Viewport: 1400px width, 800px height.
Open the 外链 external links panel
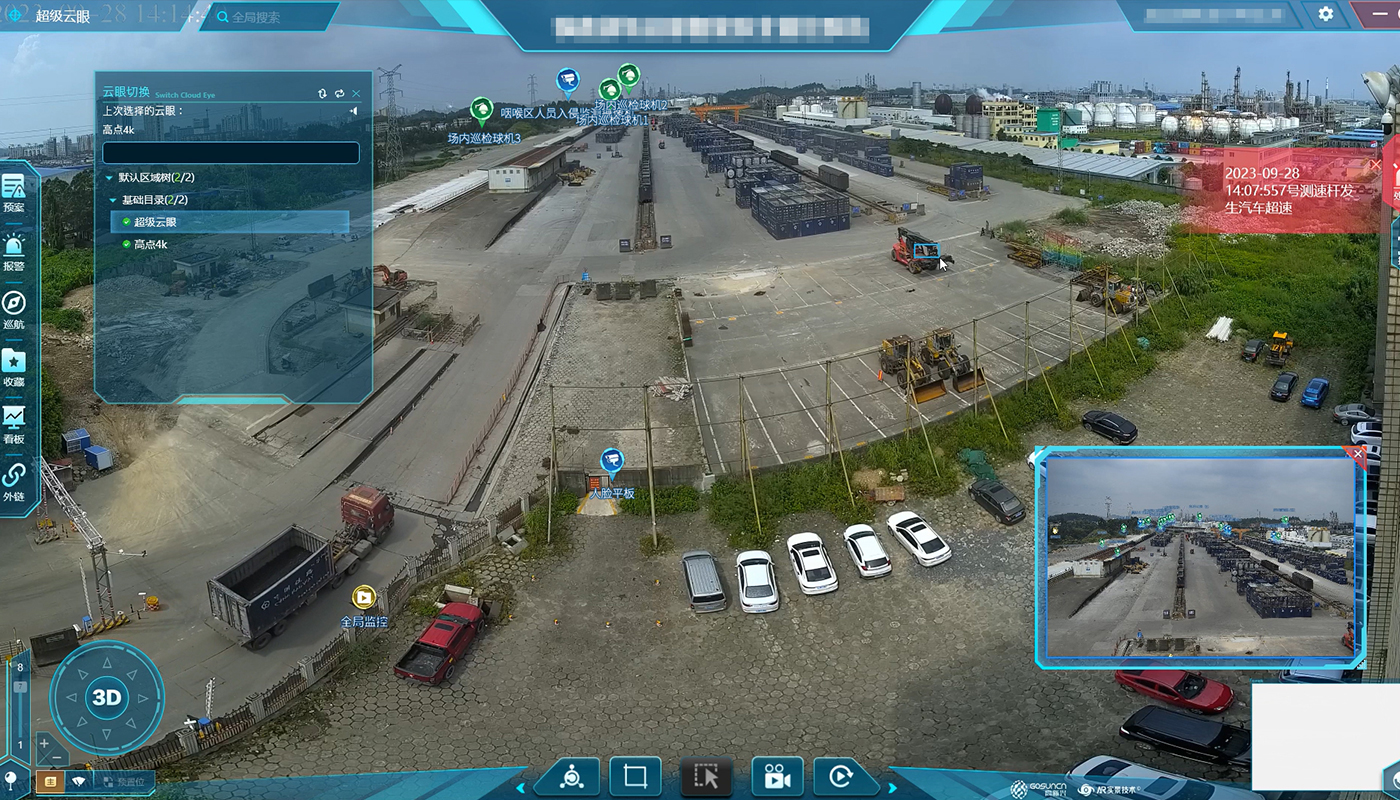(x=14, y=482)
